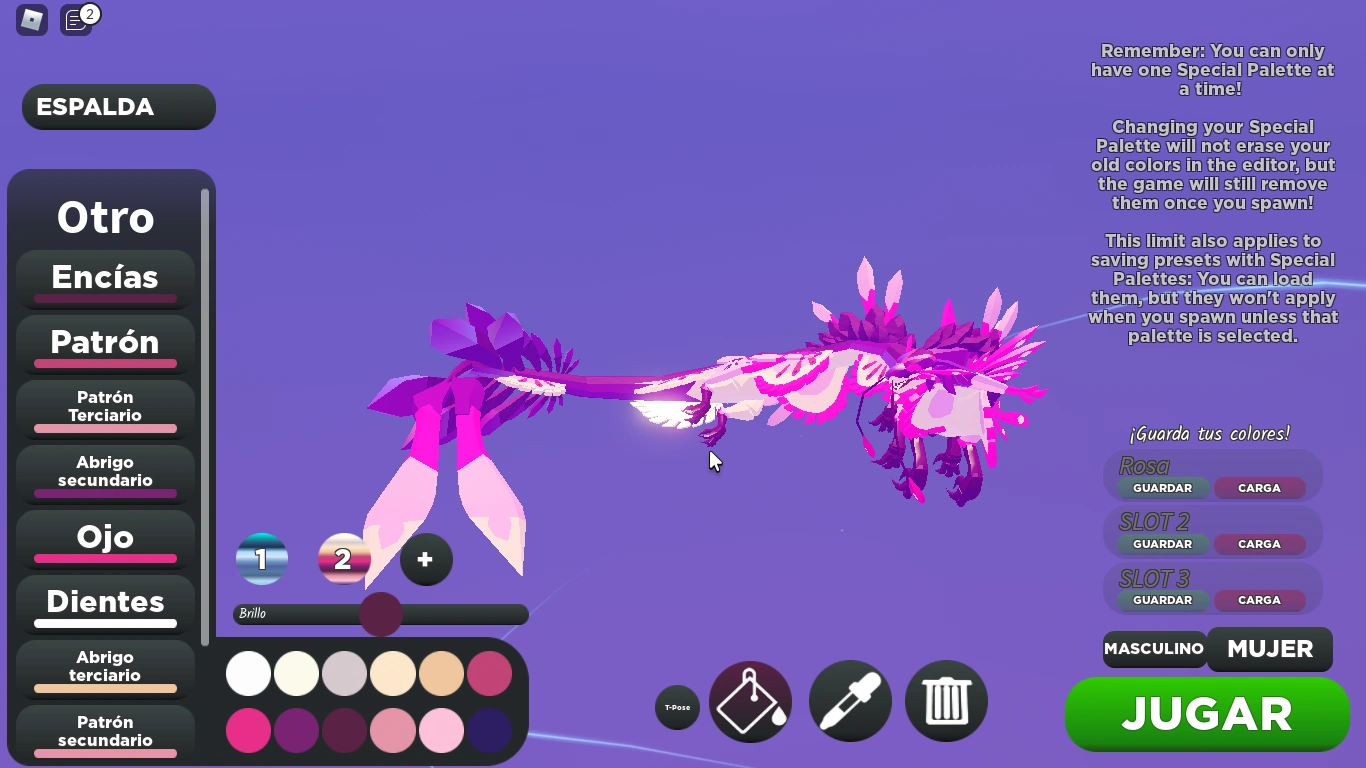Open the Roblox home icon in top-left
This screenshot has height=768, width=1366.
pos(31,20)
